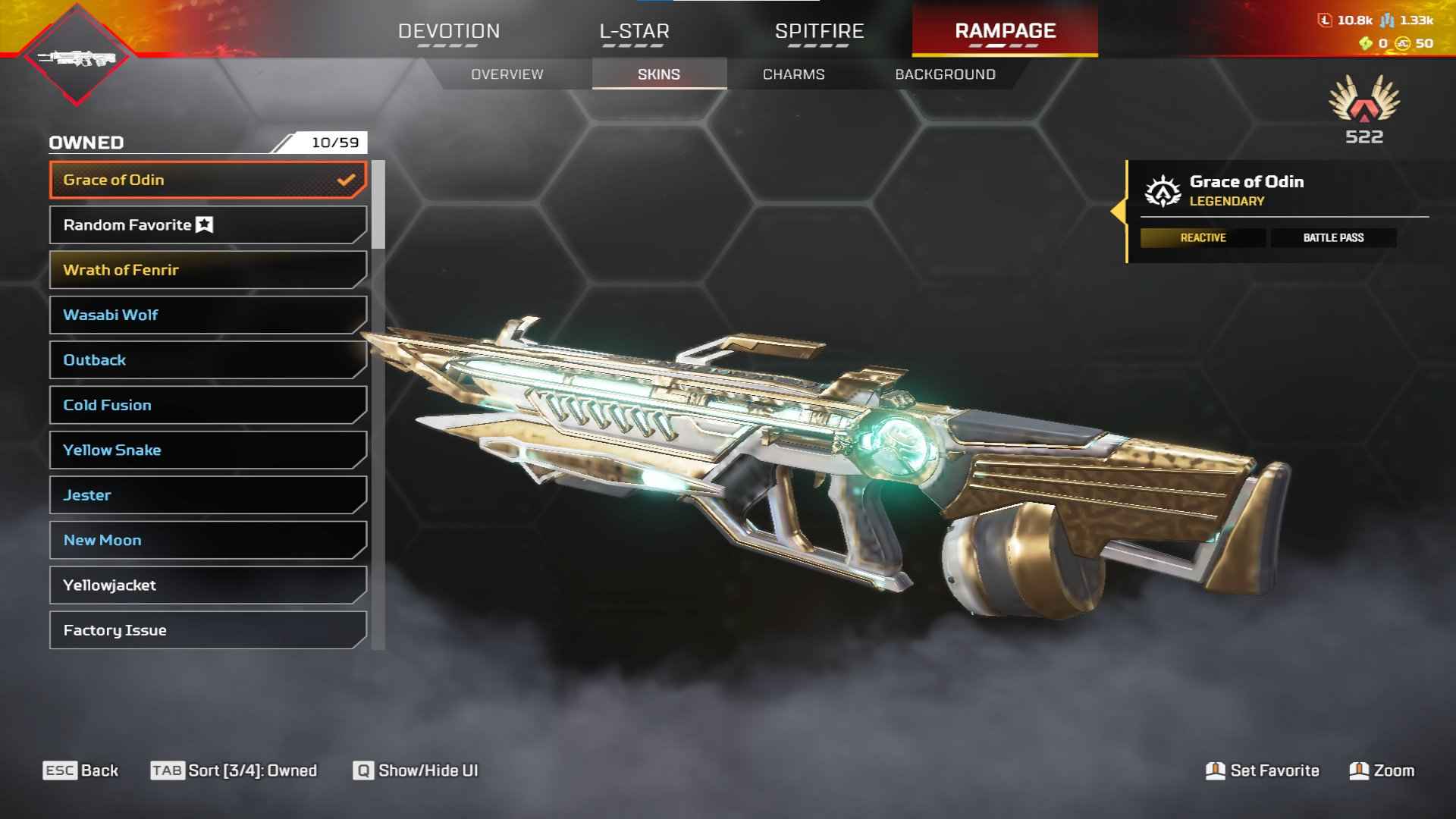
Task: Pick the New Moon skin
Action: pyautogui.click(x=208, y=540)
